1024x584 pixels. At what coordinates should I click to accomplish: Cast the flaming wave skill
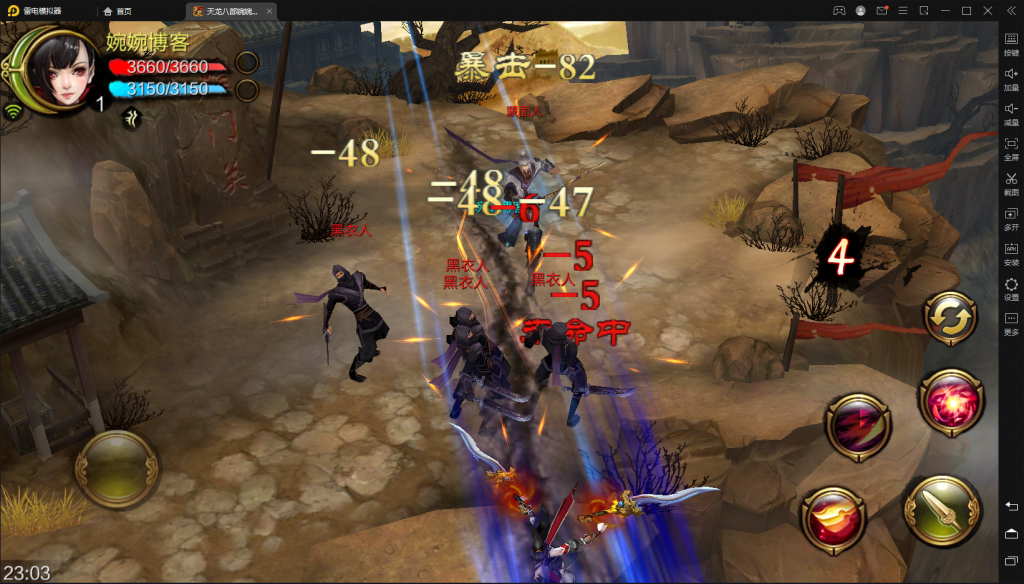(x=833, y=519)
